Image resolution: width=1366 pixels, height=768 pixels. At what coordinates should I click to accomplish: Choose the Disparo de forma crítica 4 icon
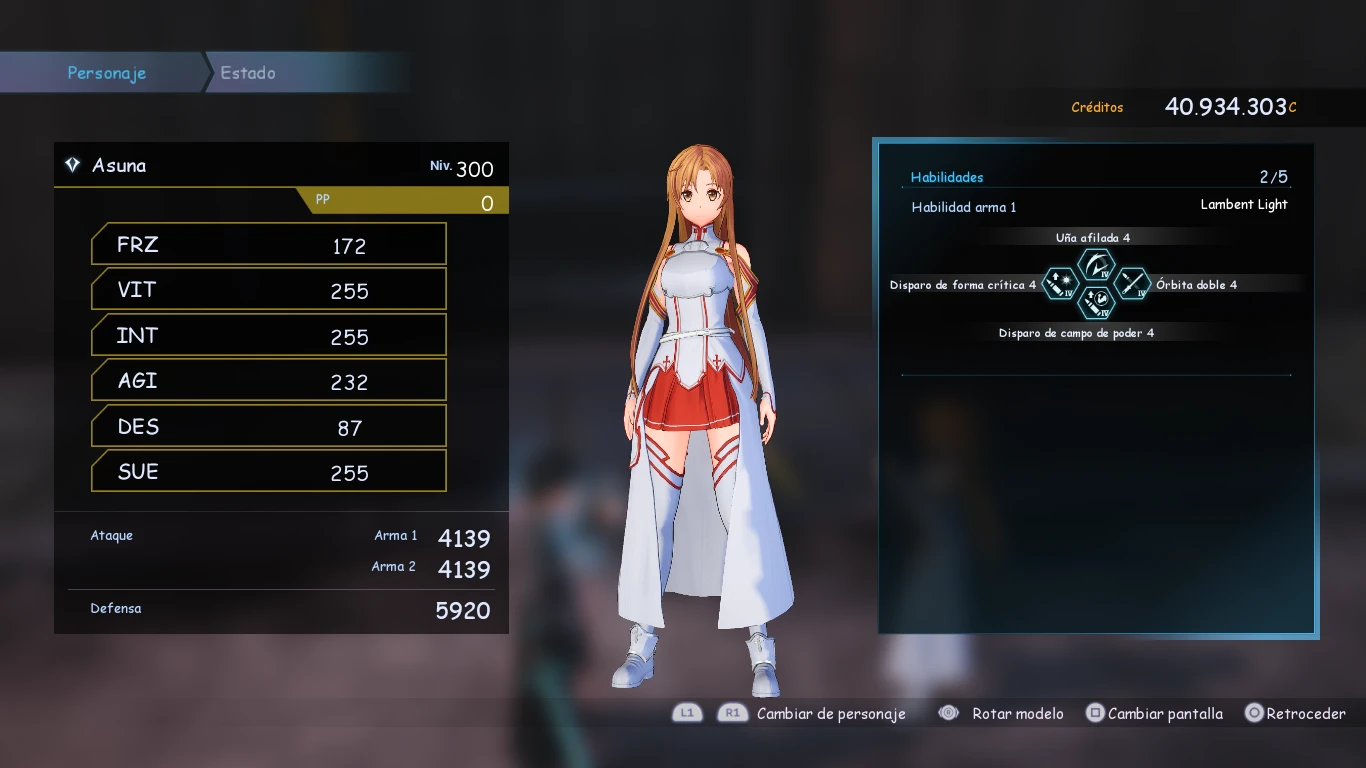(x=1060, y=284)
